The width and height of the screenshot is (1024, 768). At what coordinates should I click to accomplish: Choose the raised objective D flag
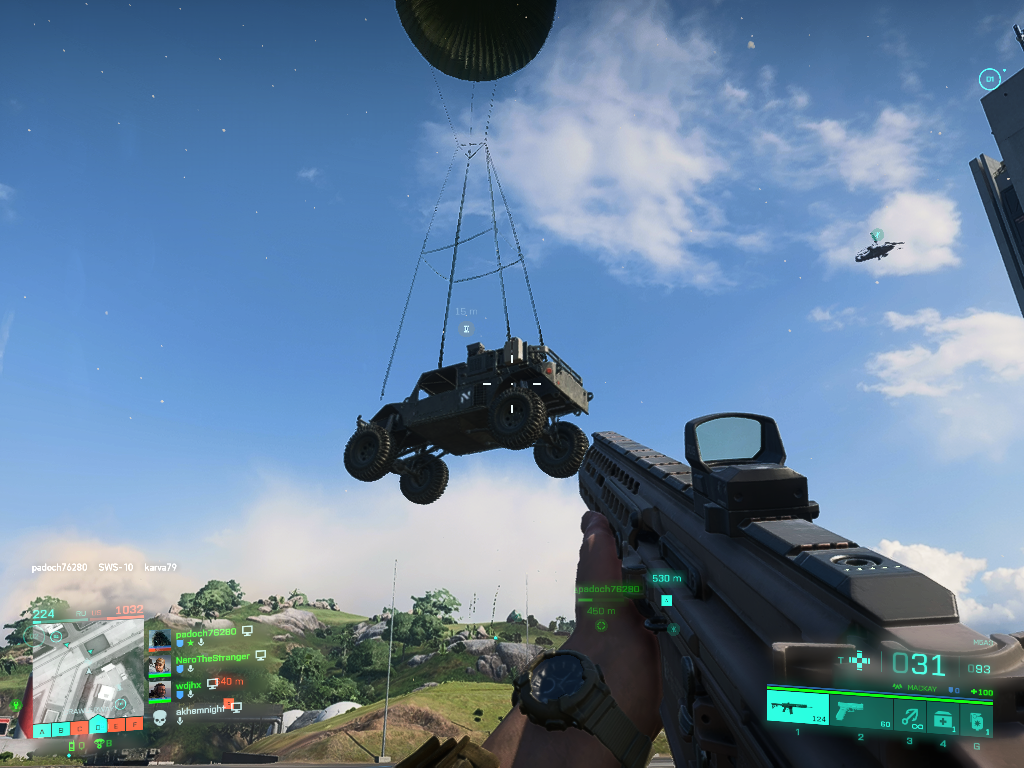98,723
